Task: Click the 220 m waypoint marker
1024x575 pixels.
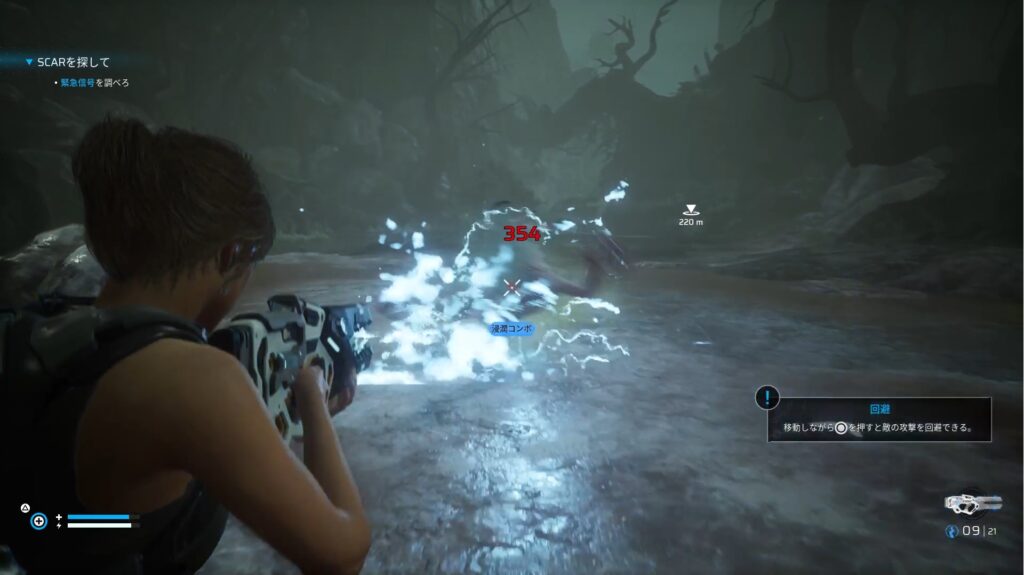Action: coord(690,210)
